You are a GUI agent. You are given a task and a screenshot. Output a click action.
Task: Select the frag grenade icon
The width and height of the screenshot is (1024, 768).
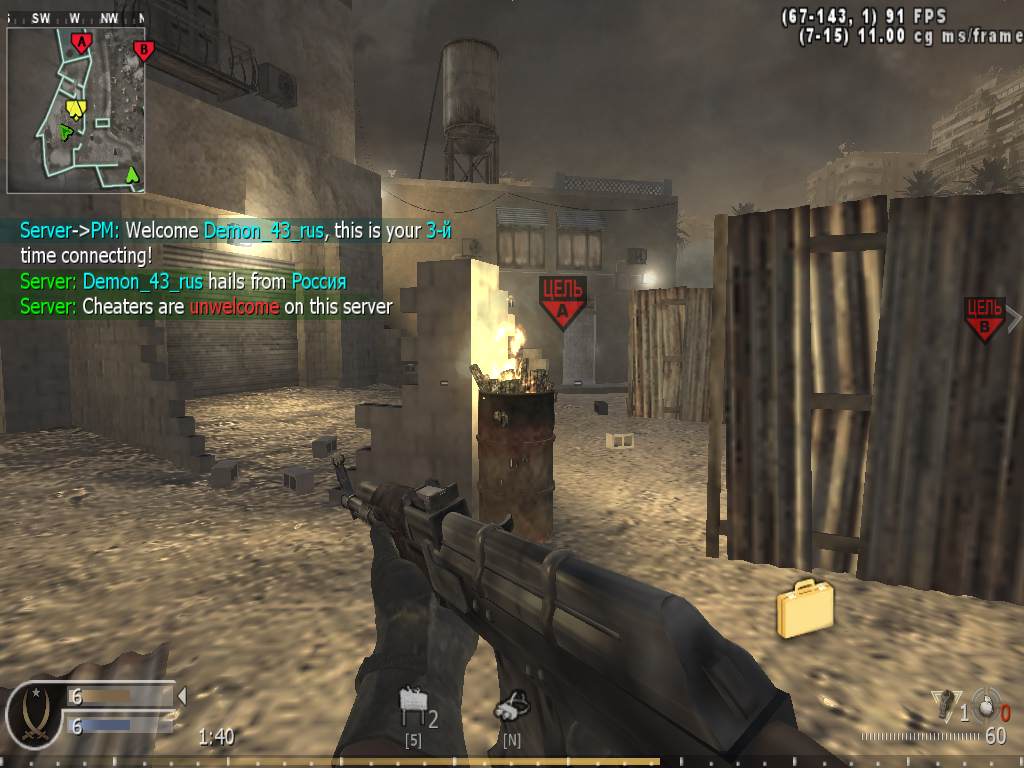(x=987, y=705)
